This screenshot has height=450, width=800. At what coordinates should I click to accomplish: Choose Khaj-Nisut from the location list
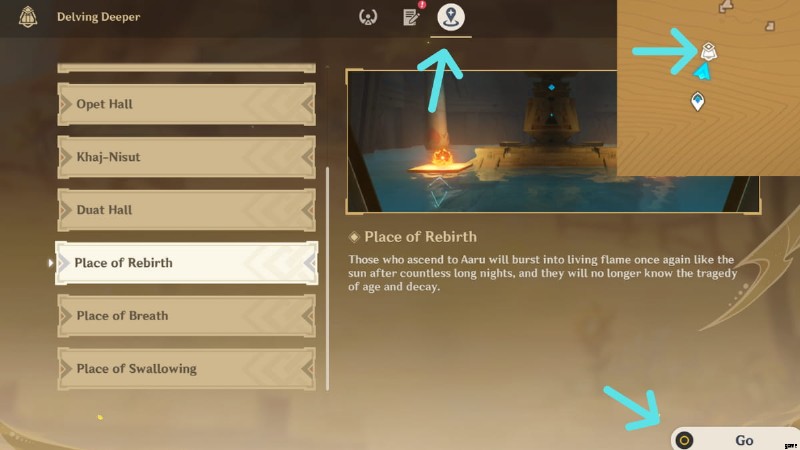pyautogui.click(x=186, y=157)
